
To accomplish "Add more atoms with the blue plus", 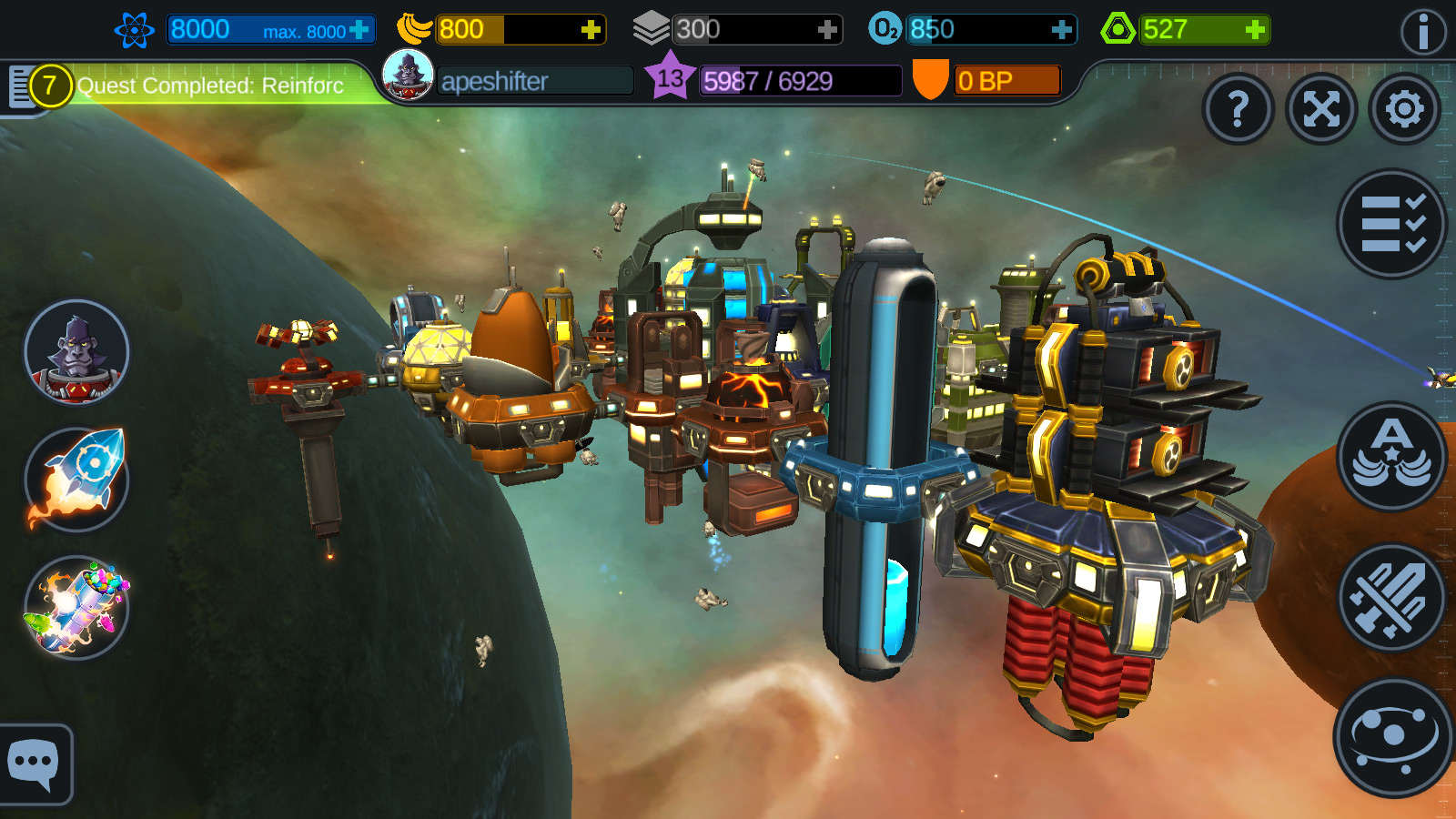I will 359,30.
